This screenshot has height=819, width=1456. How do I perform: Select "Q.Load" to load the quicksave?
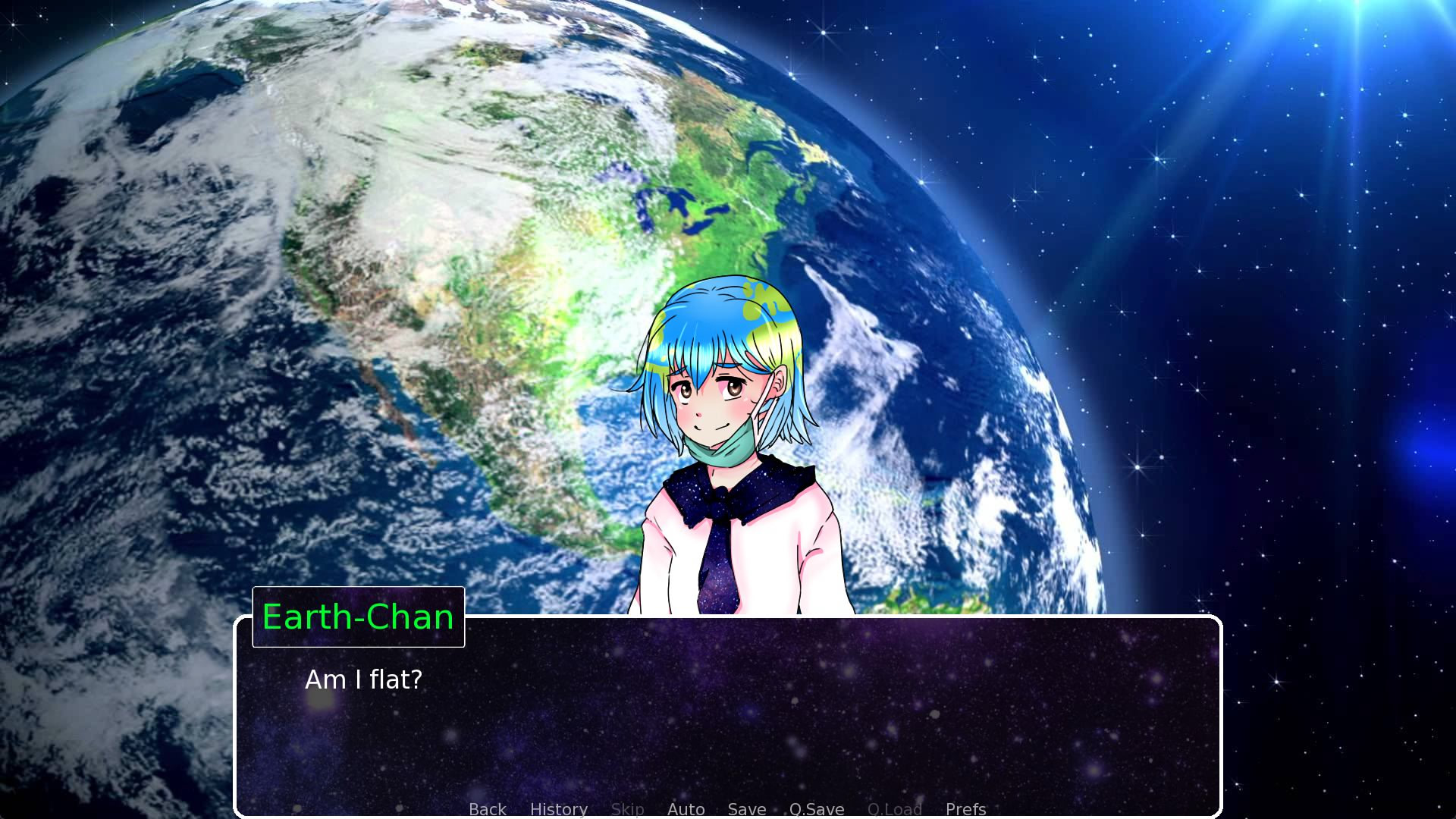point(895,809)
